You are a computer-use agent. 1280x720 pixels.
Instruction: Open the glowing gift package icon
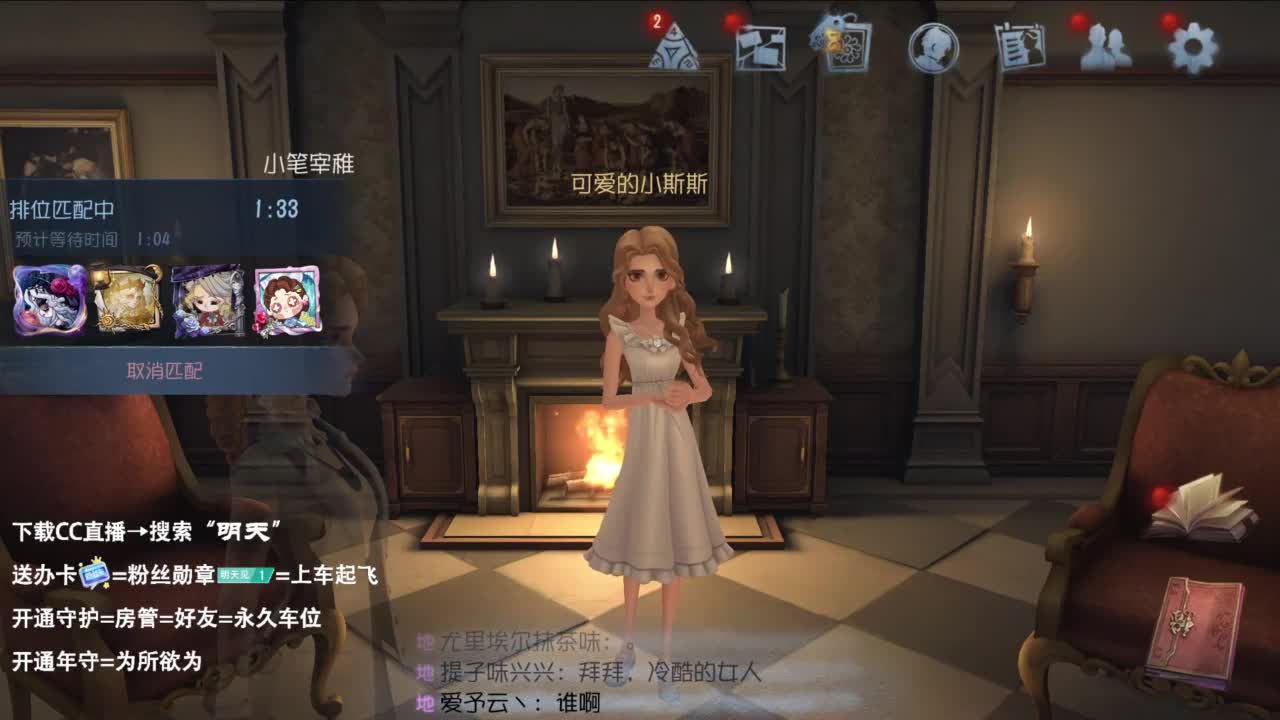click(843, 45)
